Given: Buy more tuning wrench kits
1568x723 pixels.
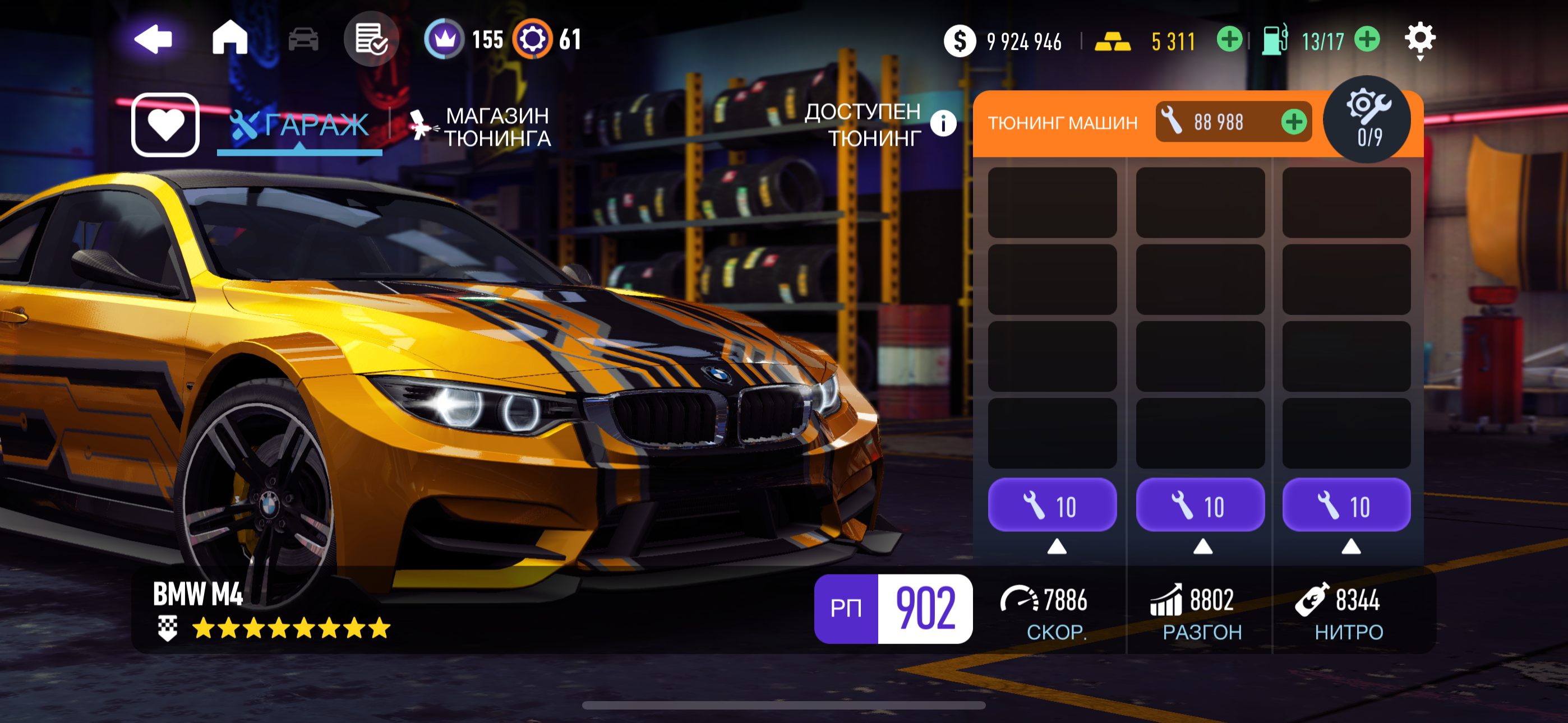Looking at the screenshot, I should (x=1293, y=122).
